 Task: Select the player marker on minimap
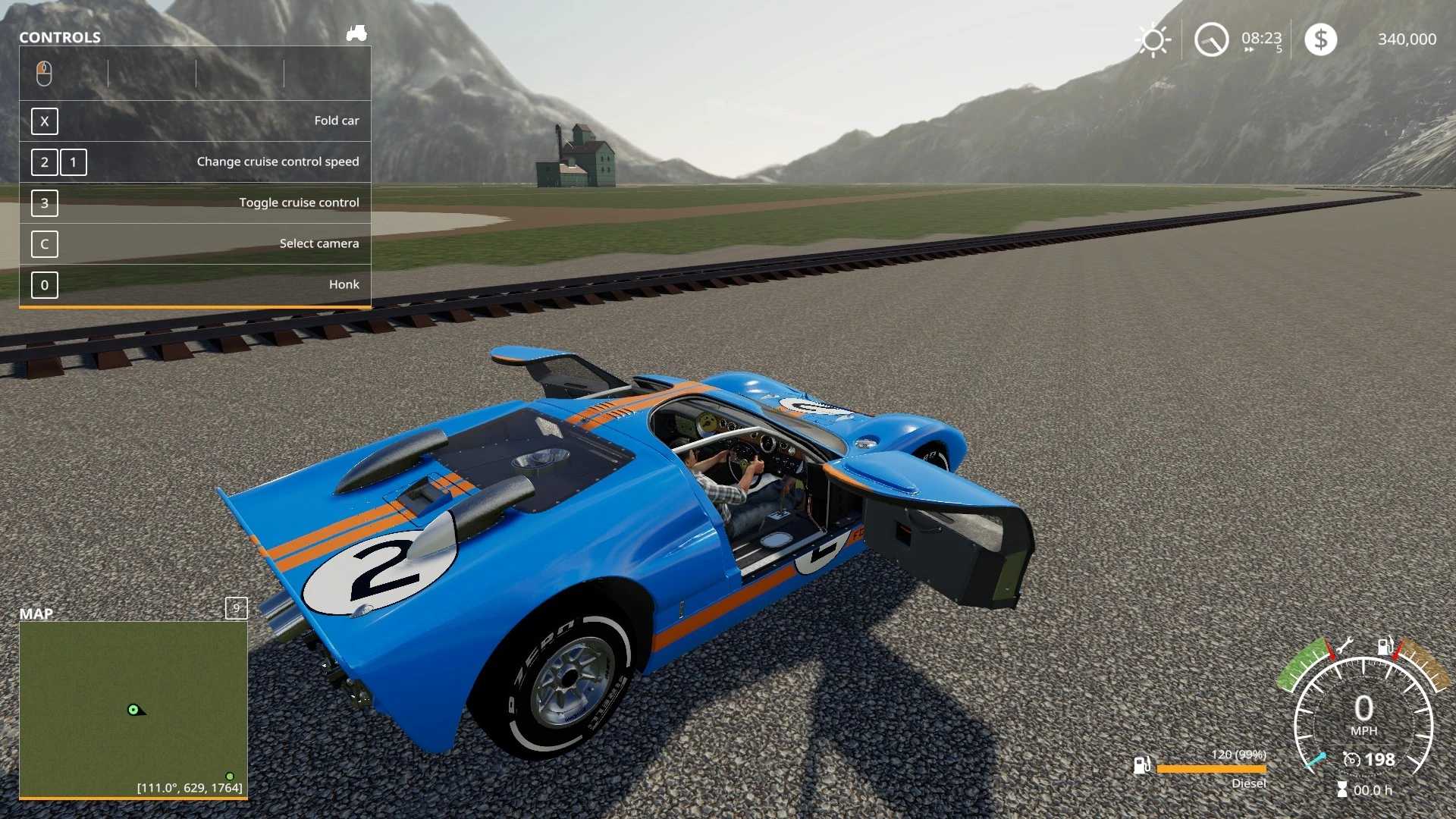click(x=134, y=710)
